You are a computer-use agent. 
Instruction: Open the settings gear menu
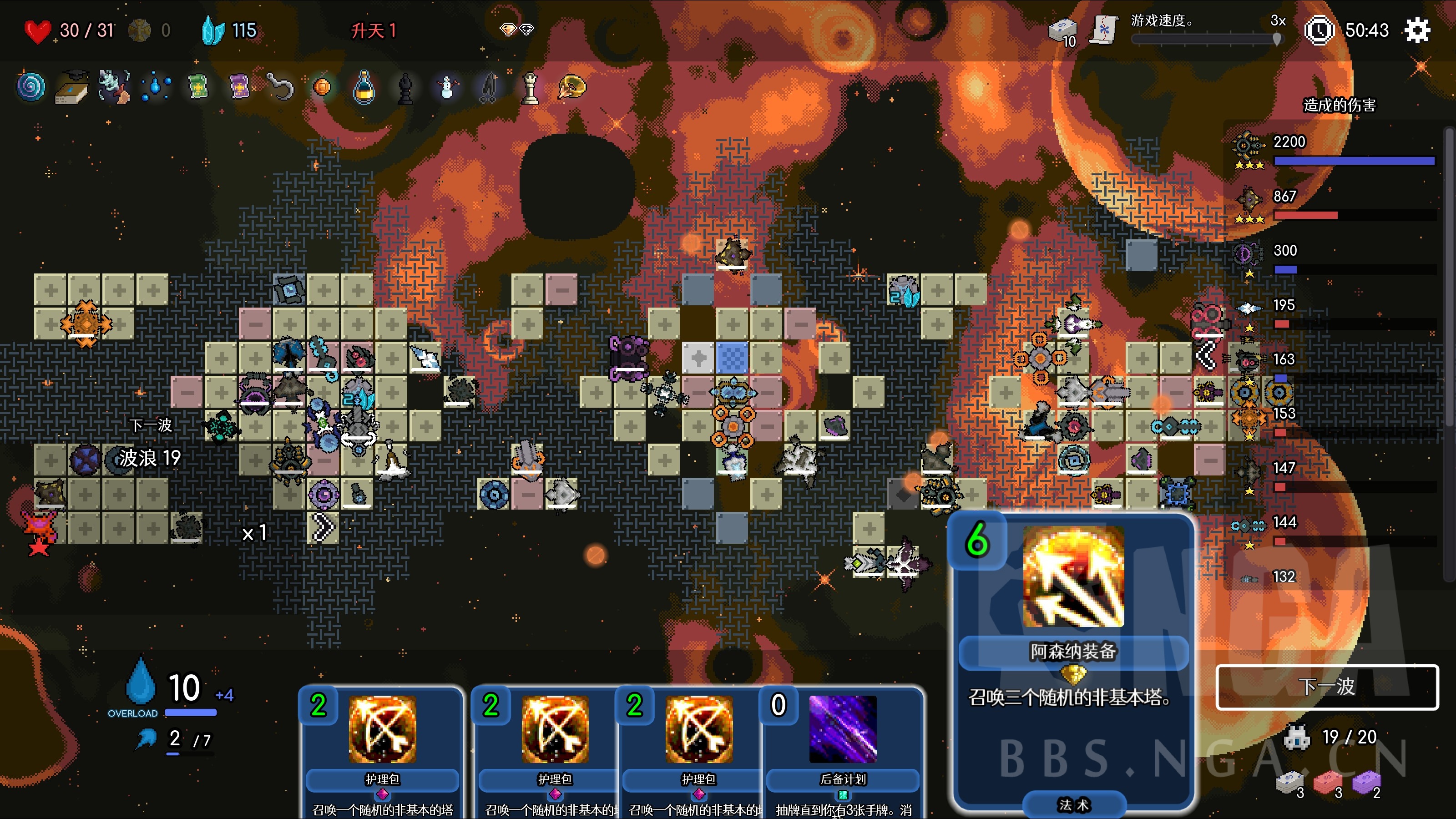click(x=1418, y=30)
